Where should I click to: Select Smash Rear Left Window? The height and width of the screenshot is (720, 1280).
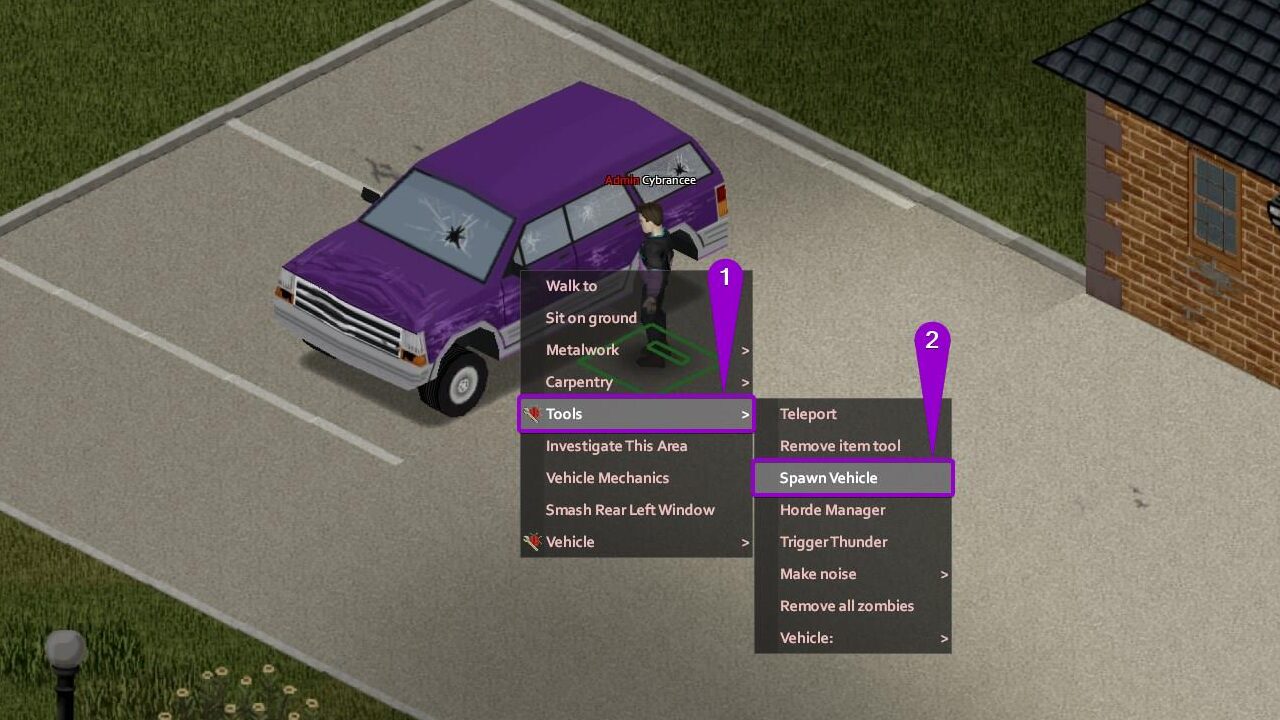[x=630, y=510]
